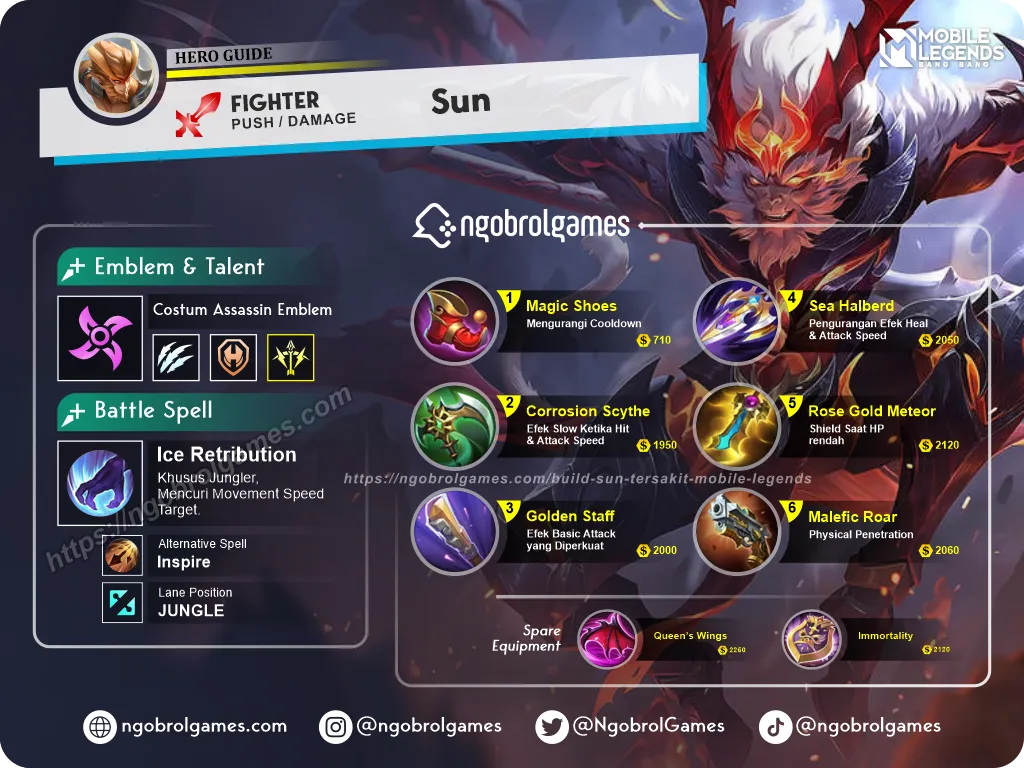Image resolution: width=1024 pixels, height=768 pixels.
Task: Choose the orange helmet talent icon
Action: coord(233,357)
